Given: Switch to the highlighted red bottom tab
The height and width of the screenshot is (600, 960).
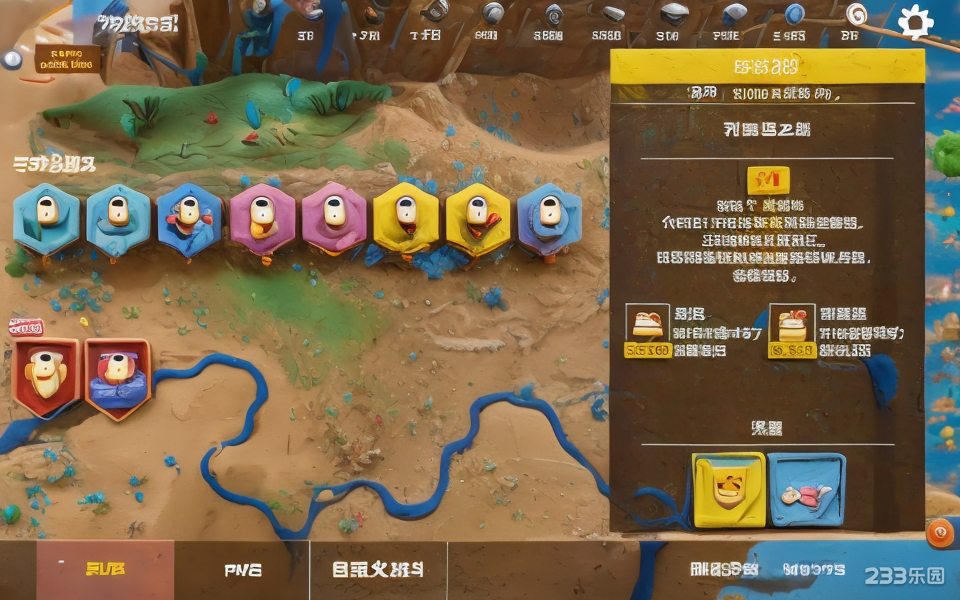Looking at the screenshot, I should 105,570.
